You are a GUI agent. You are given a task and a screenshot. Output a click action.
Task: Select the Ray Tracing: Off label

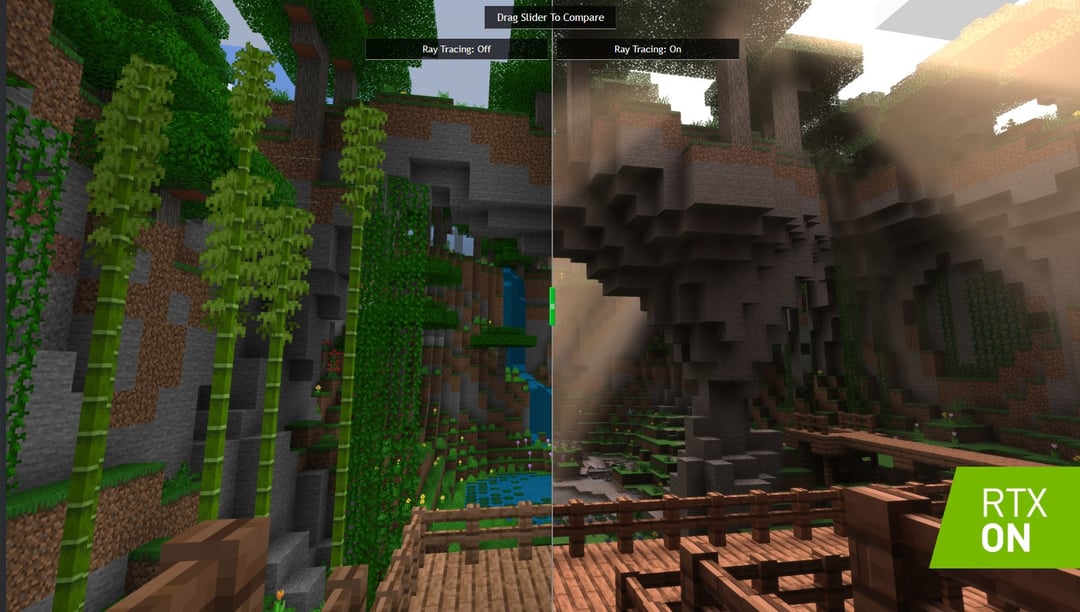coord(456,48)
